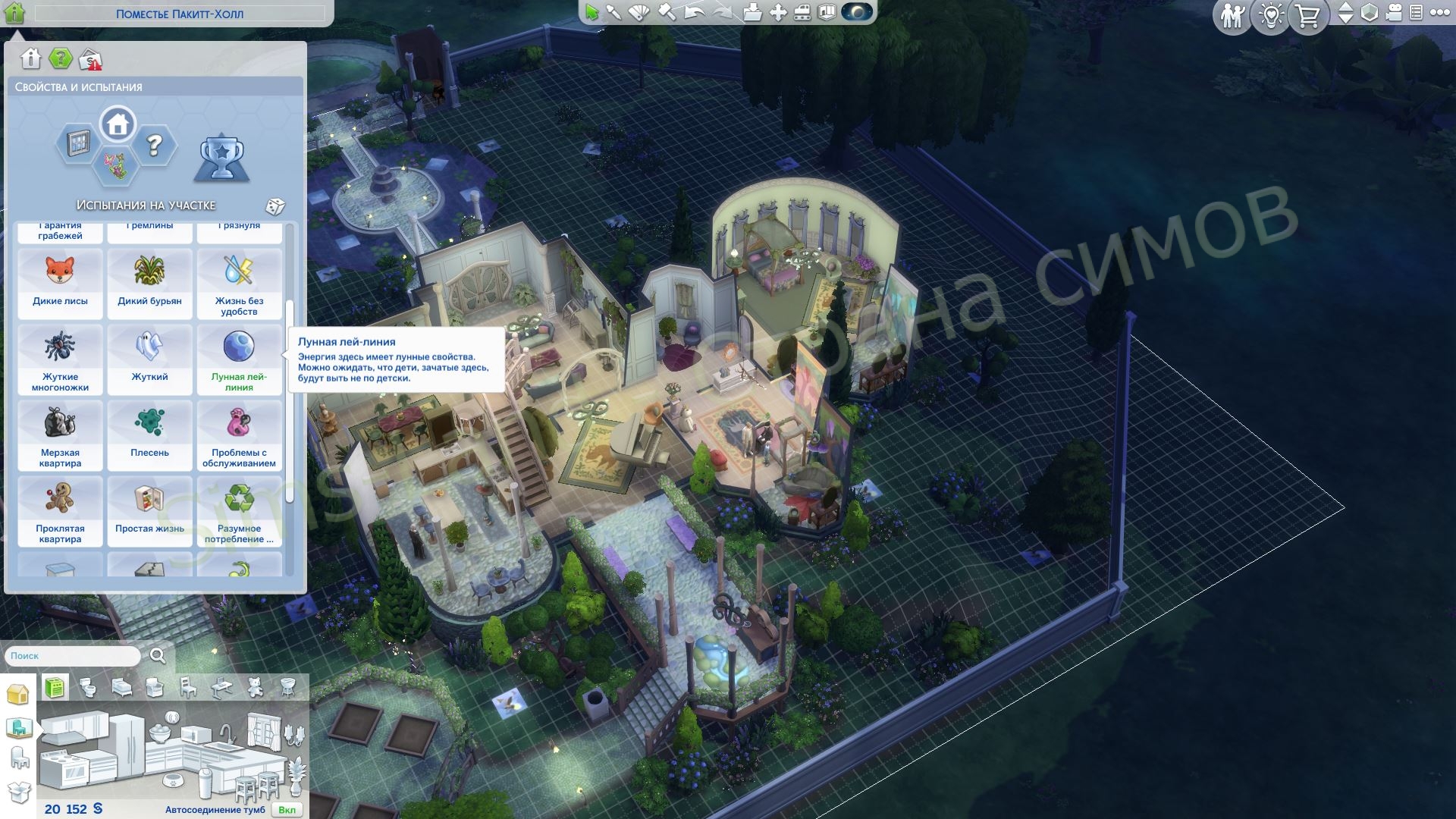Select the eyedropper tool

click(613, 13)
